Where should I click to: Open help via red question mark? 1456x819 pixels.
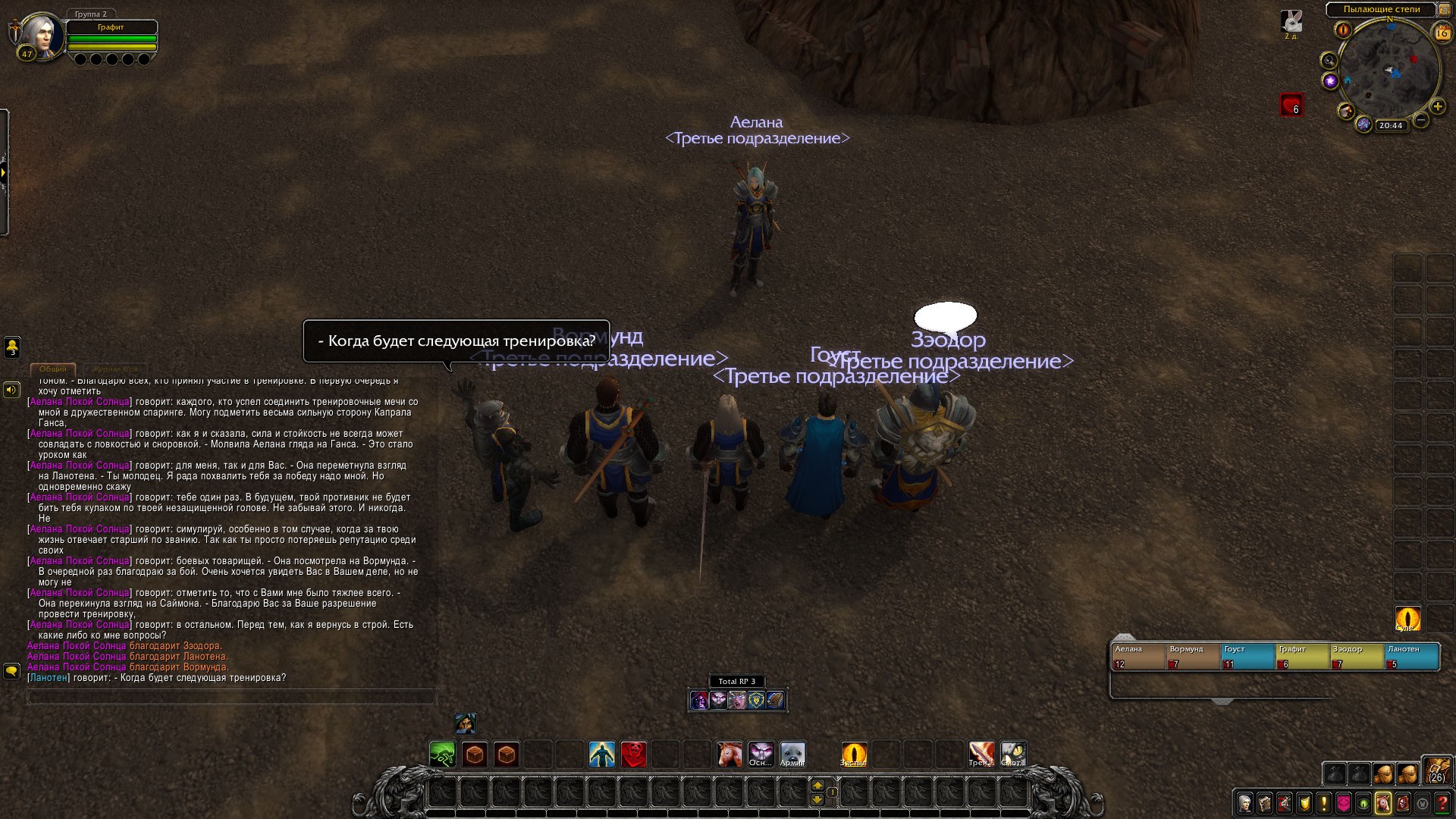click(1442, 803)
